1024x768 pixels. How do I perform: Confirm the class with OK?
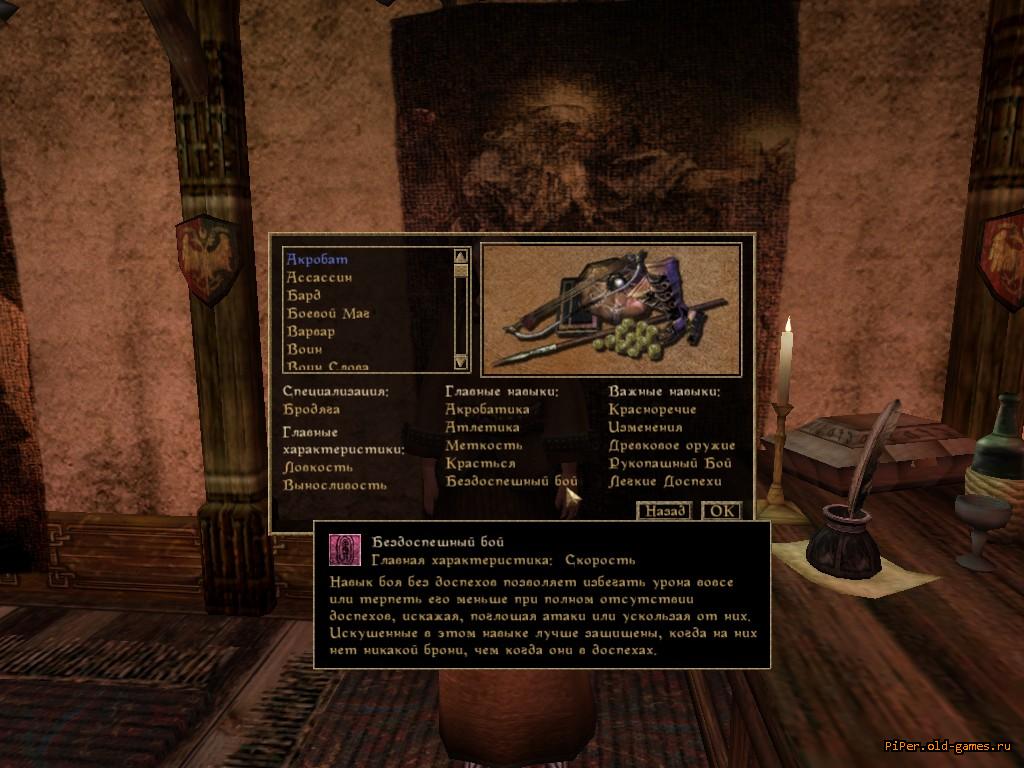[721, 511]
